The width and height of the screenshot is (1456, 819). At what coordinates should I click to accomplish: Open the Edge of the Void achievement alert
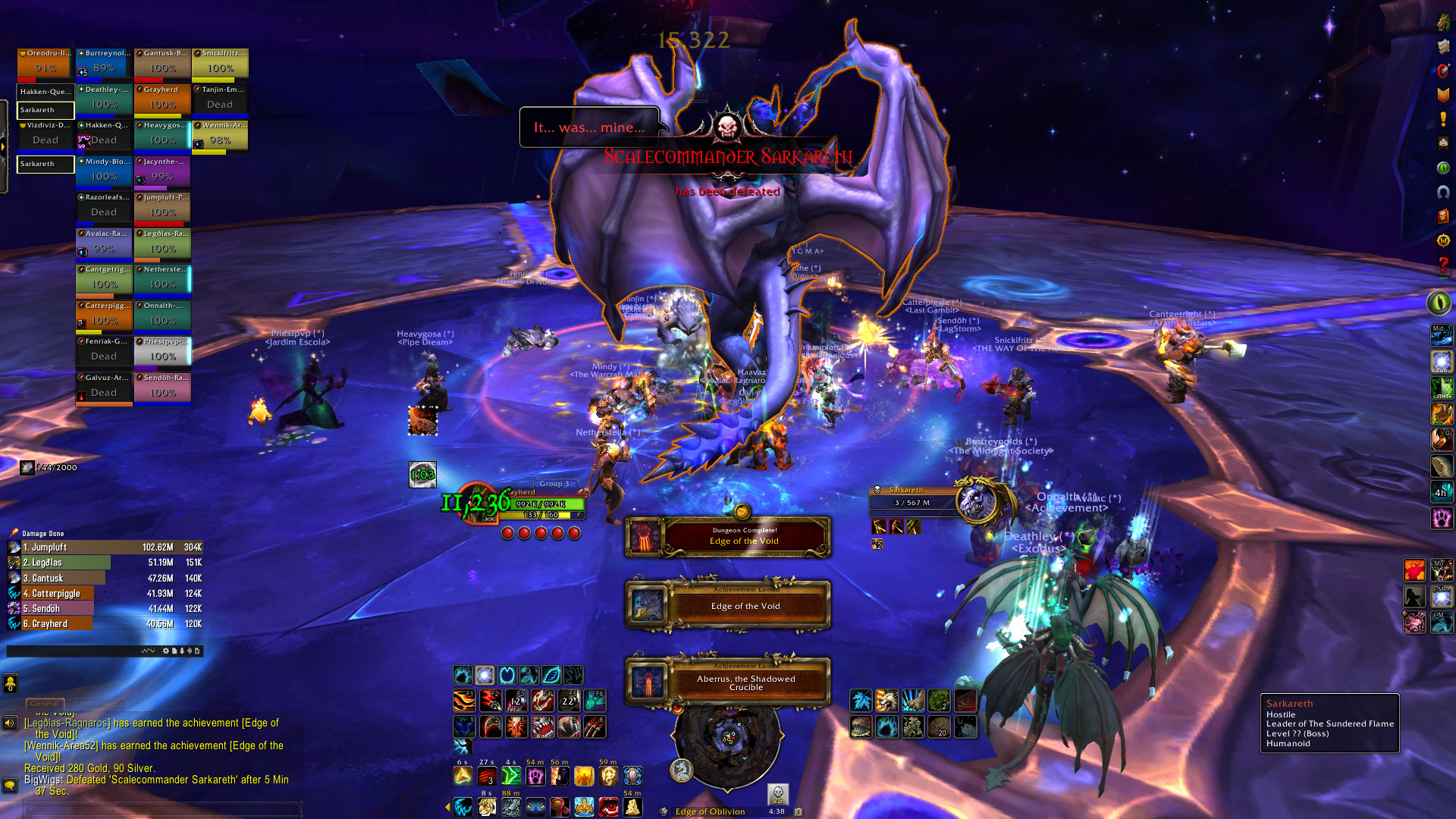pyautogui.click(x=728, y=605)
